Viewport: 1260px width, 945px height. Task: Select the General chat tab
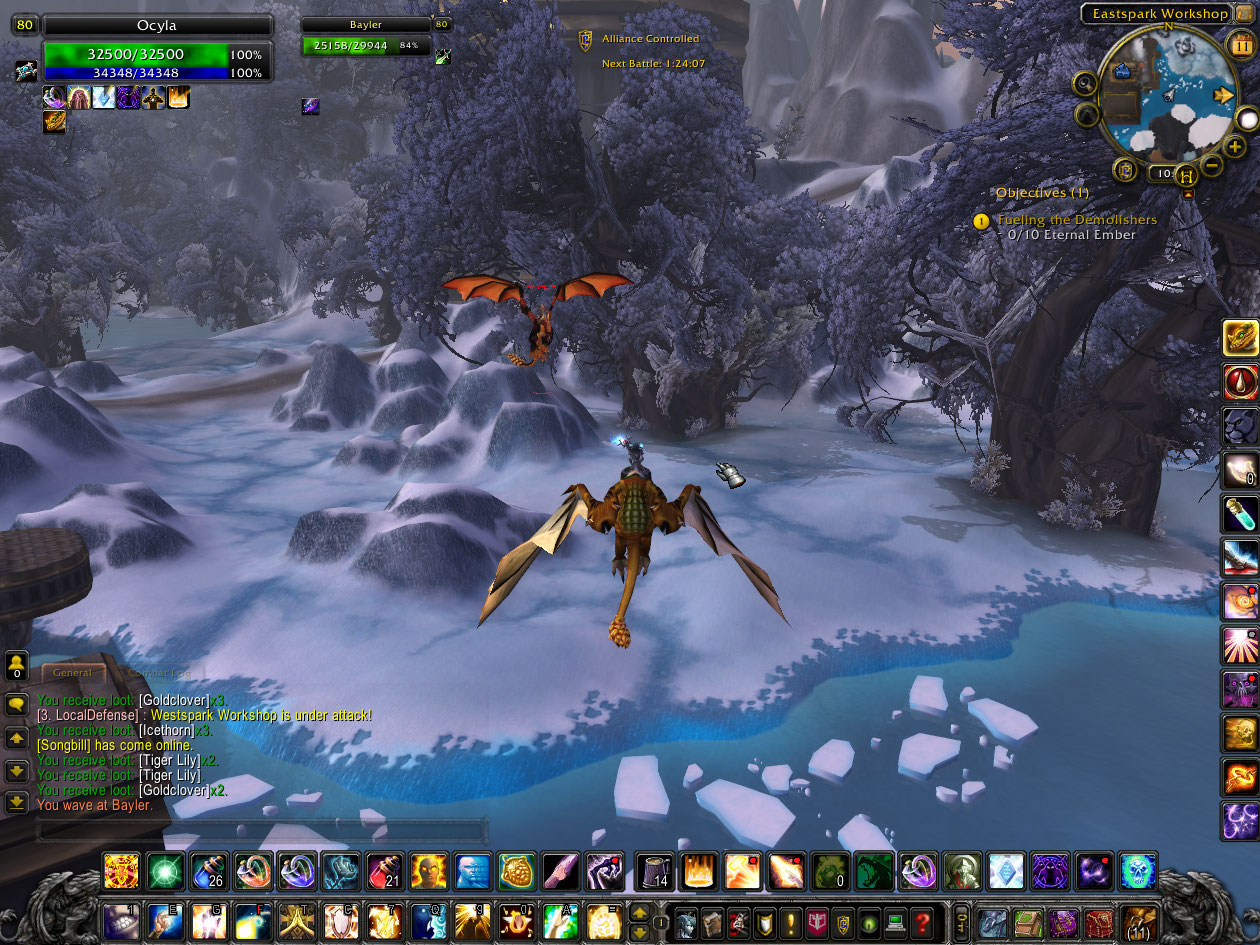pyautogui.click(x=72, y=673)
